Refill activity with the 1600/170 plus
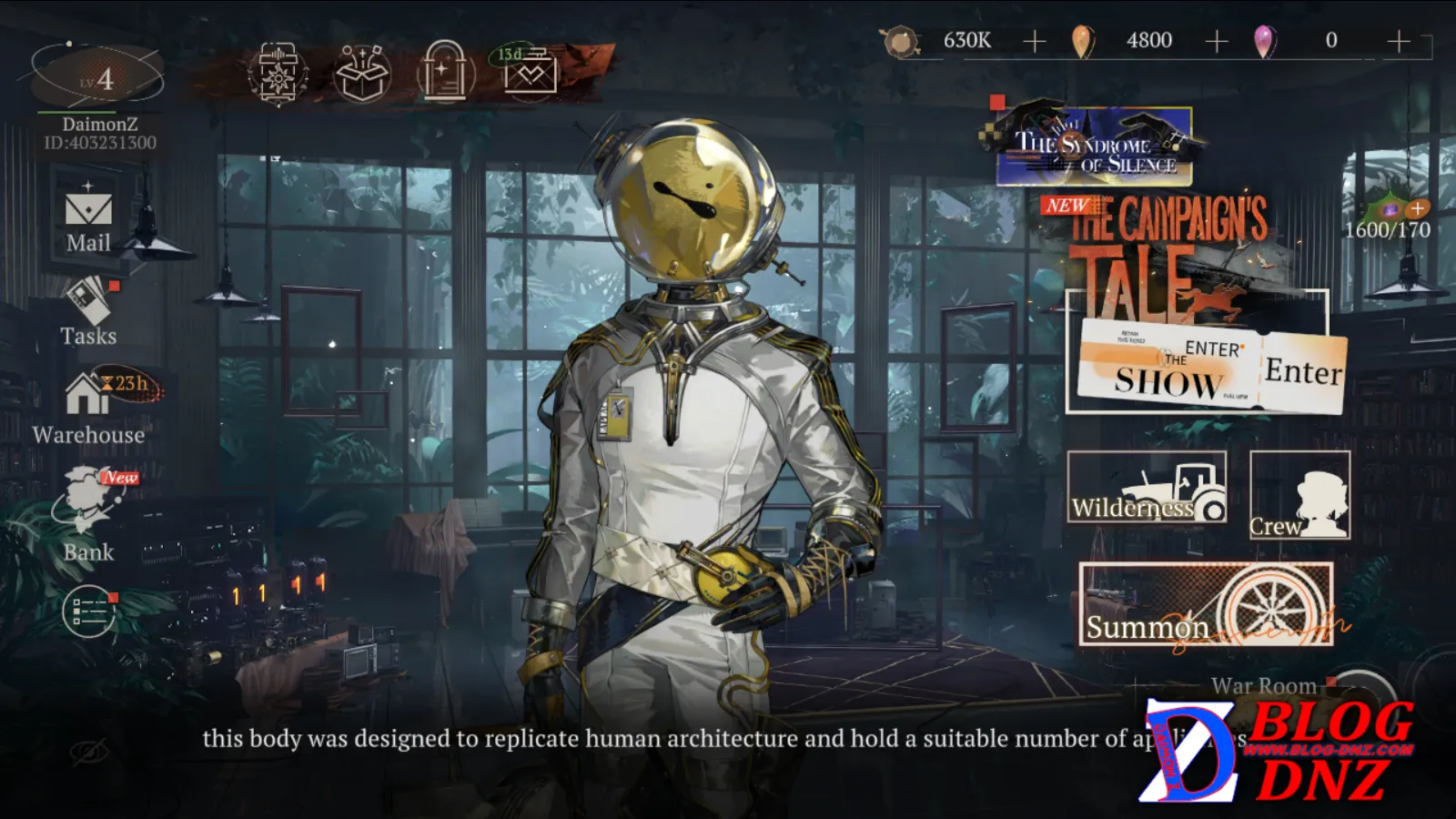1456x819 pixels. click(1417, 208)
